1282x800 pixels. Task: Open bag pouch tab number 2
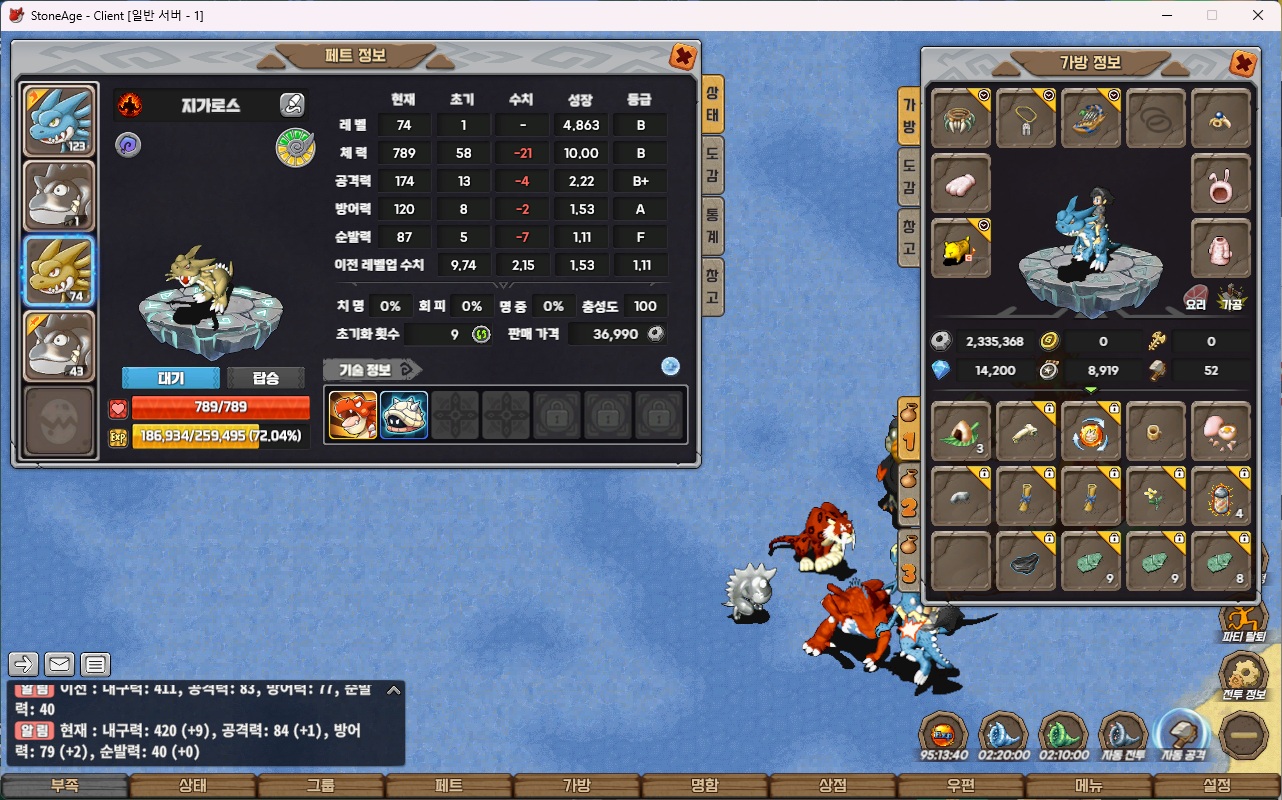pyautogui.click(x=908, y=497)
